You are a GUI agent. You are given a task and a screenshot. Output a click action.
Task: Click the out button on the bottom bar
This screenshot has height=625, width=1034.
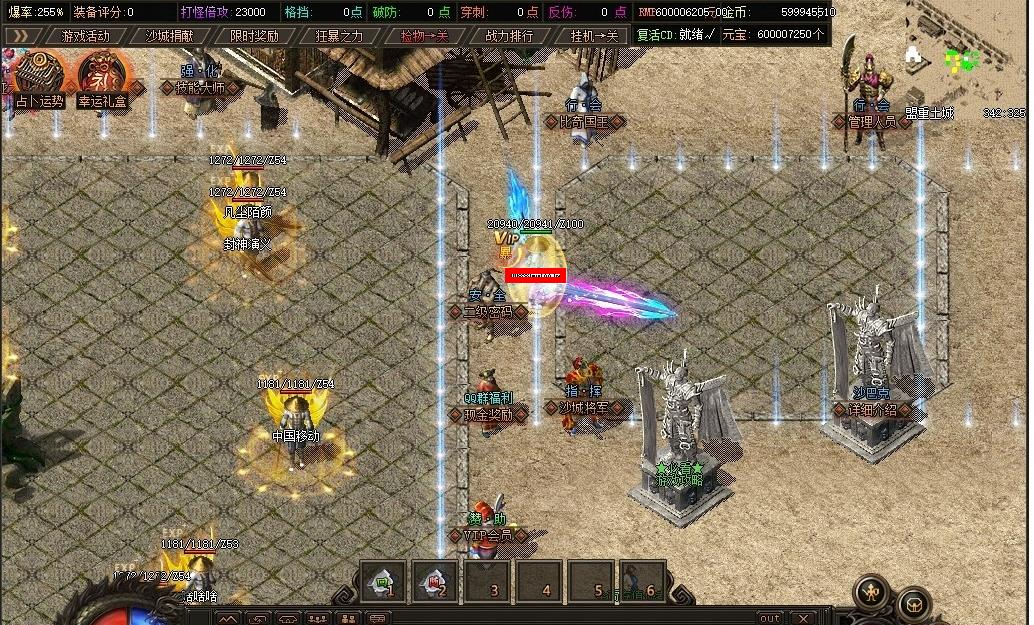pyautogui.click(x=769, y=618)
